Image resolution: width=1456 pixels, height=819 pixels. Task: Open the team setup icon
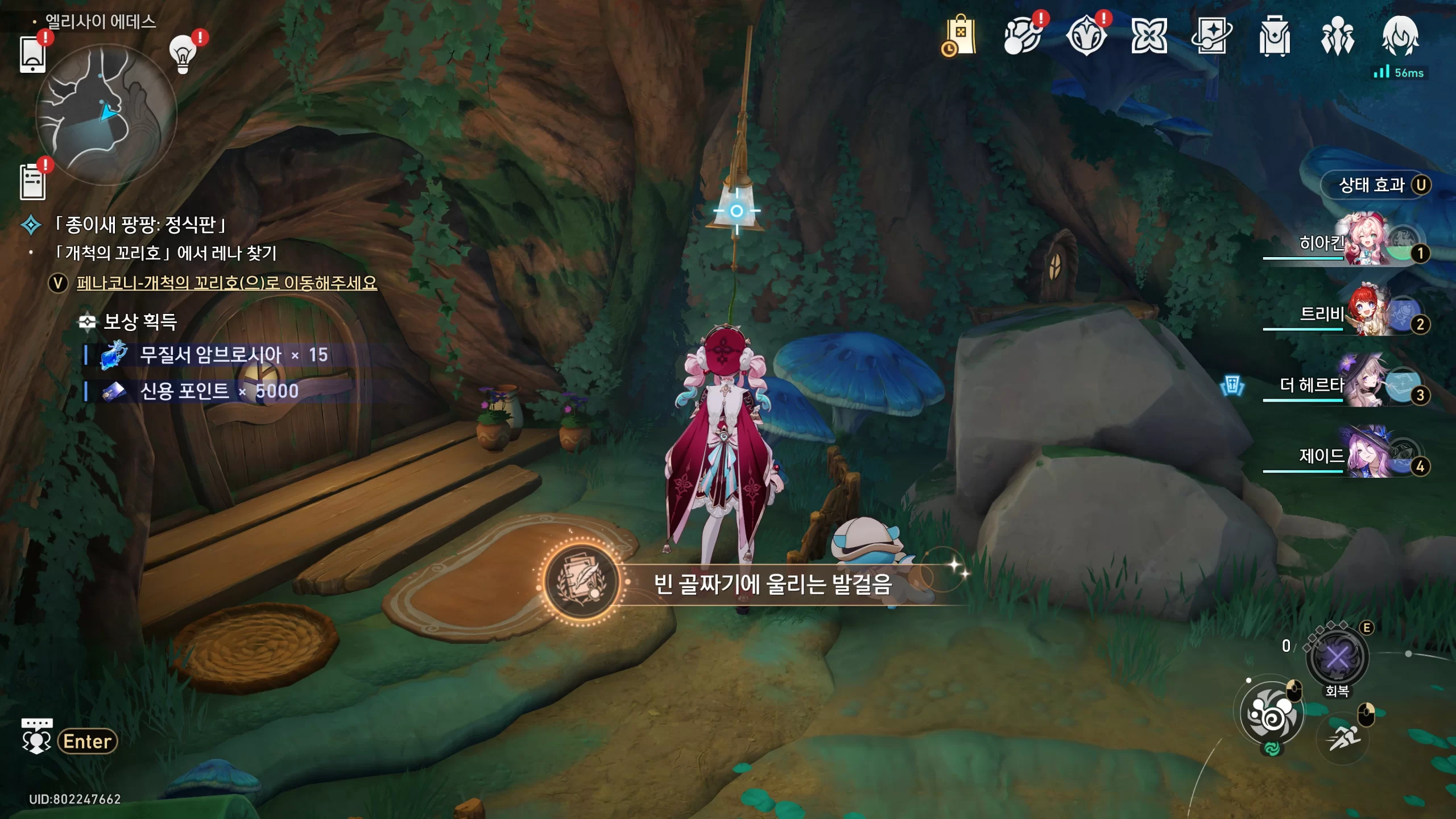1337,36
